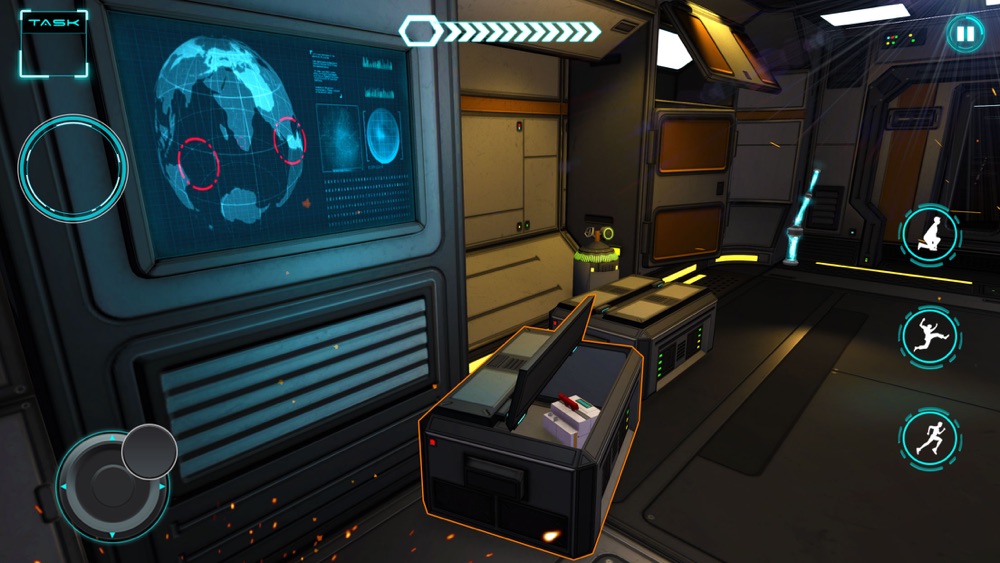The width and height of the screenshot is (1000, 563).
Task: Pause the game
Action: pyautogui.click(x=964, y=34)
